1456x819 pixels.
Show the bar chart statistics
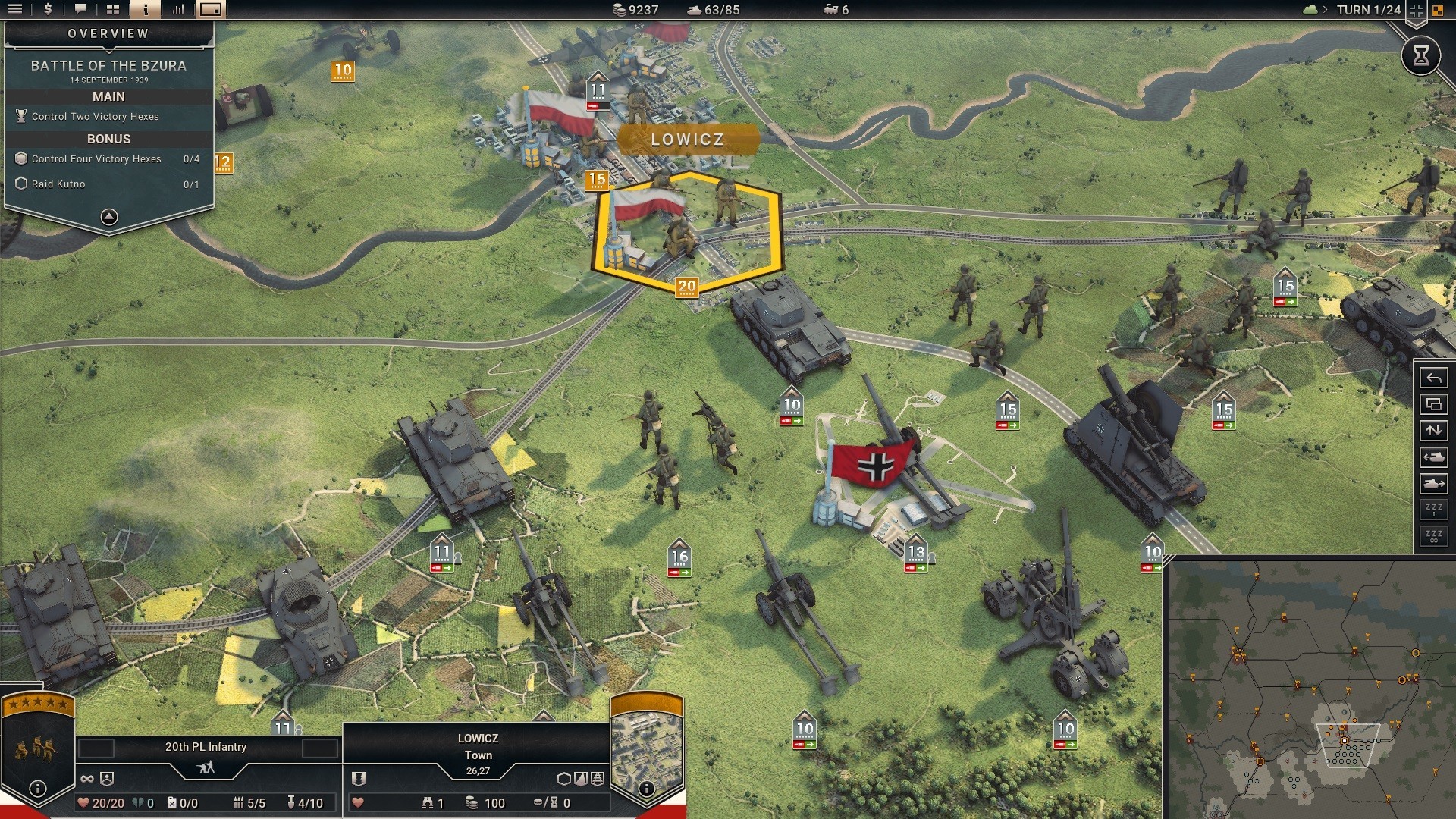click(x=178, y=10)
